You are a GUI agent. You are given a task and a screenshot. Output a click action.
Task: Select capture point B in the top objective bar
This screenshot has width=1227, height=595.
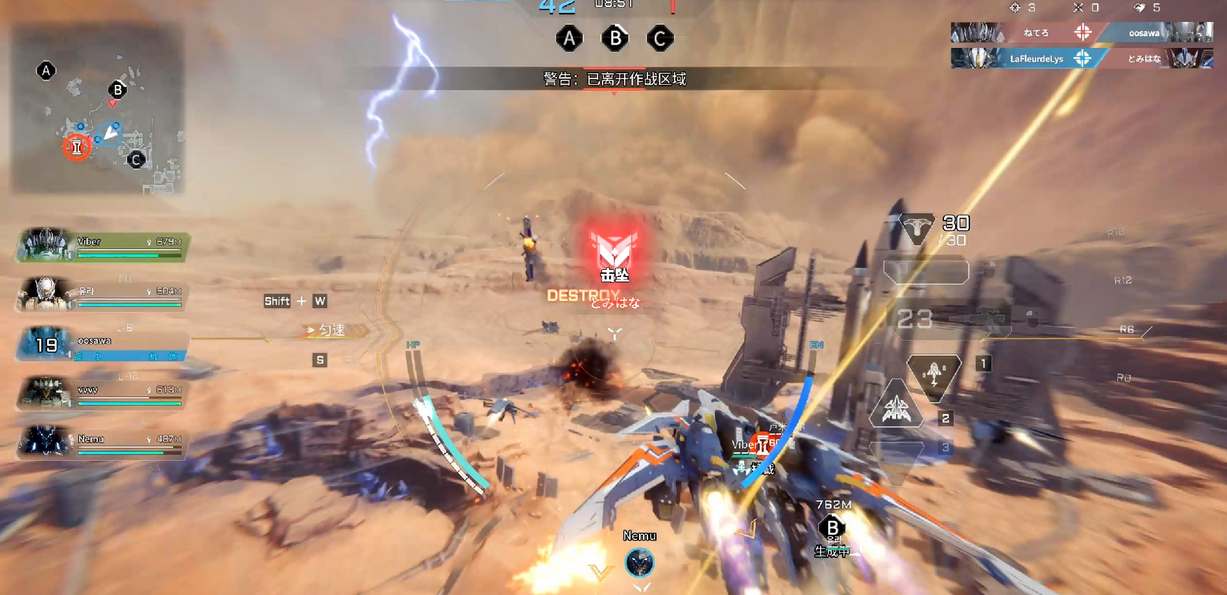click(614, 39)
